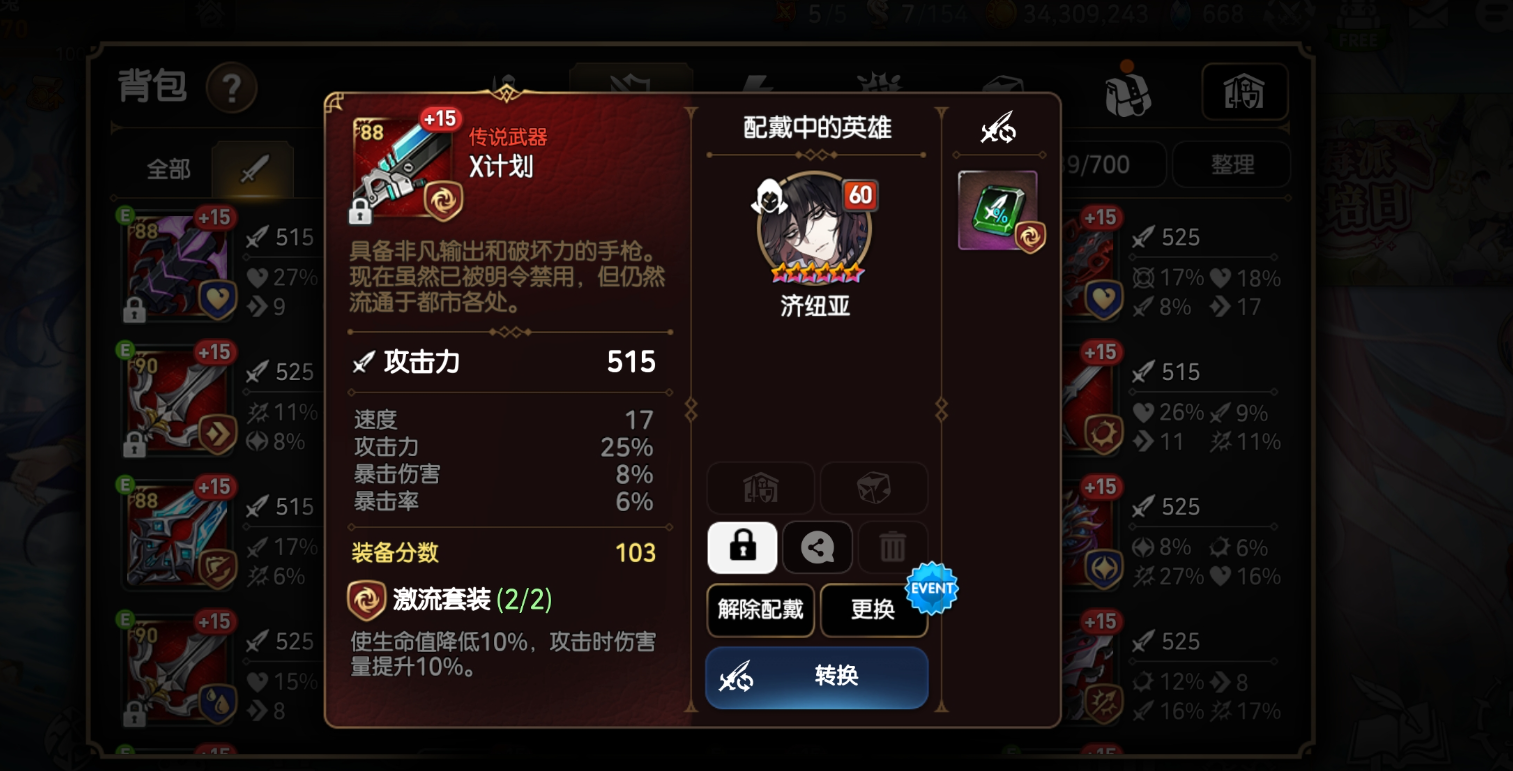Image resolution: width=1513 pixels, height=771 pixels.
Task: Click the 更换 button
Action: [874, 611]
